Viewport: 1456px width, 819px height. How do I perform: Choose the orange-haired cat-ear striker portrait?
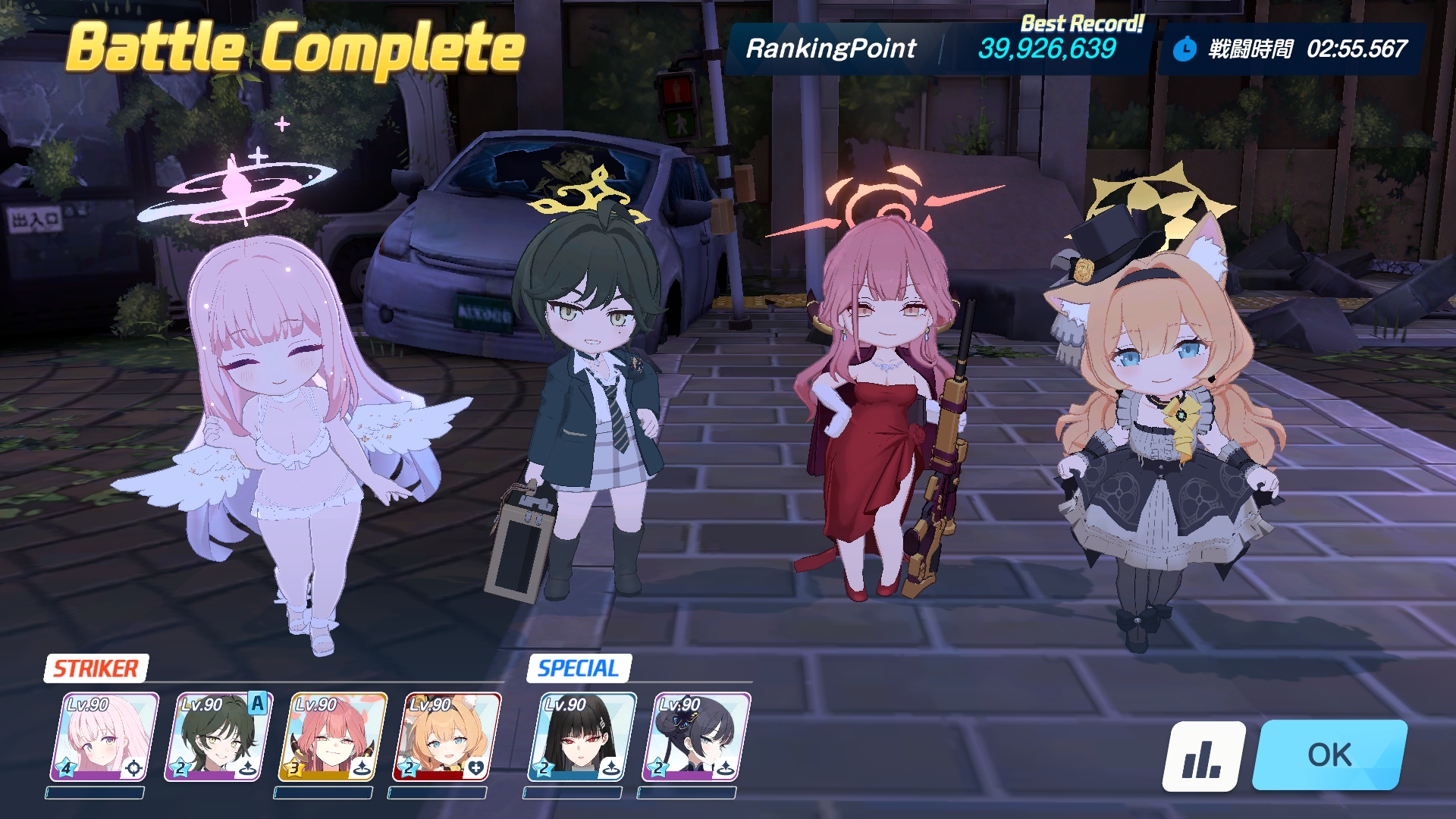447,736
